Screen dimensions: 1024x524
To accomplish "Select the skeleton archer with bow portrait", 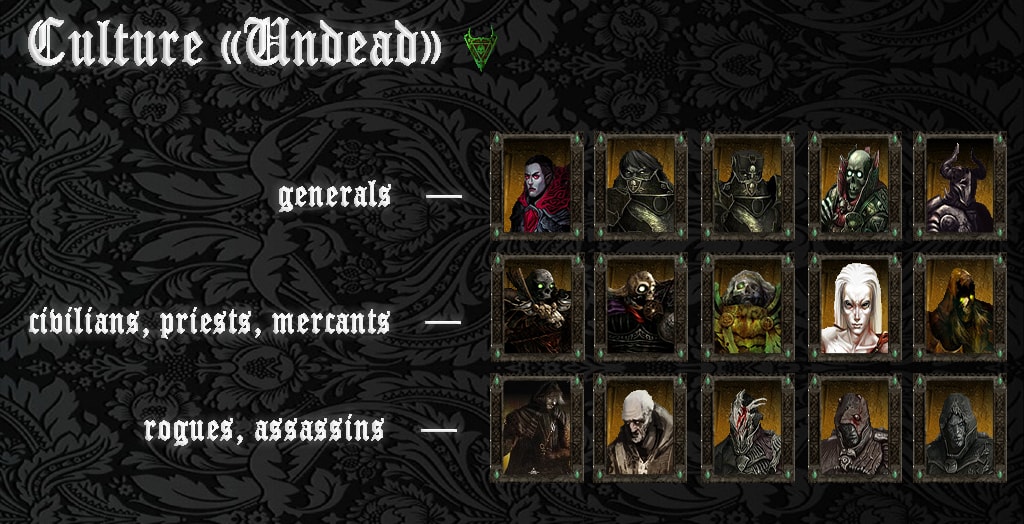I will point(537,306).
